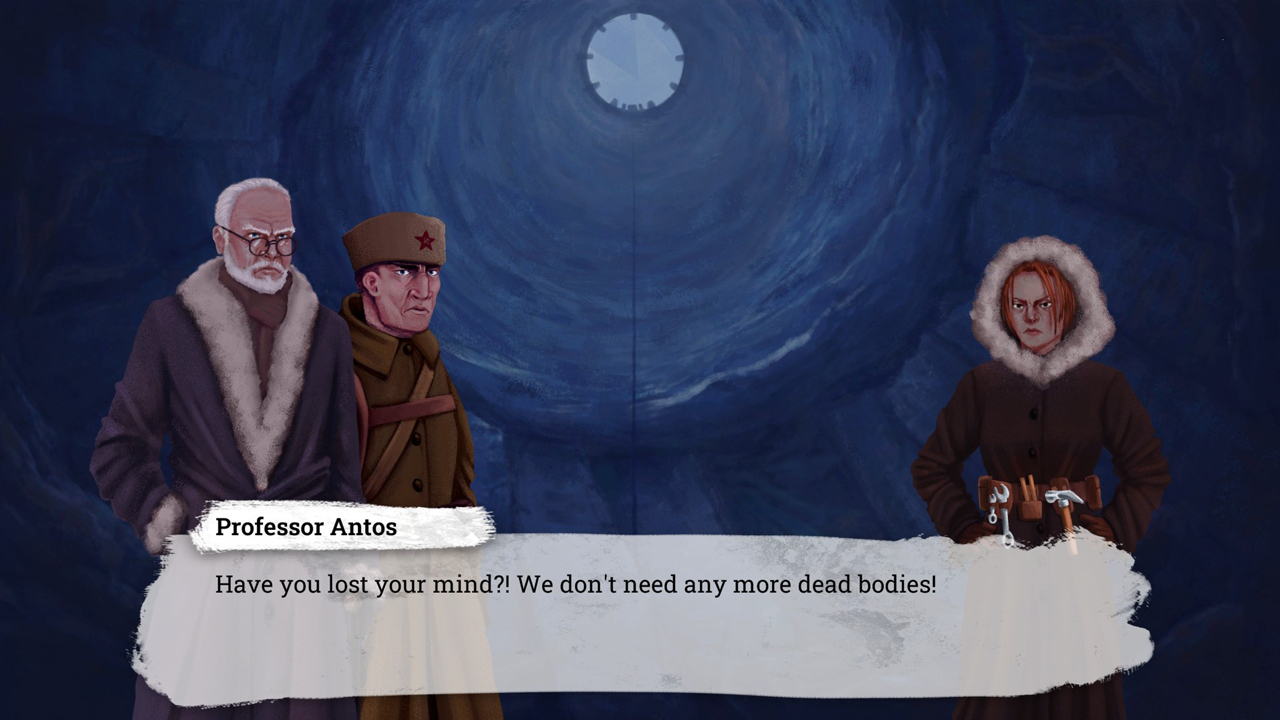Click the Professor Antos name plate
The width and height of the screenshot is (1280, 720).
(x=305, y=526)
